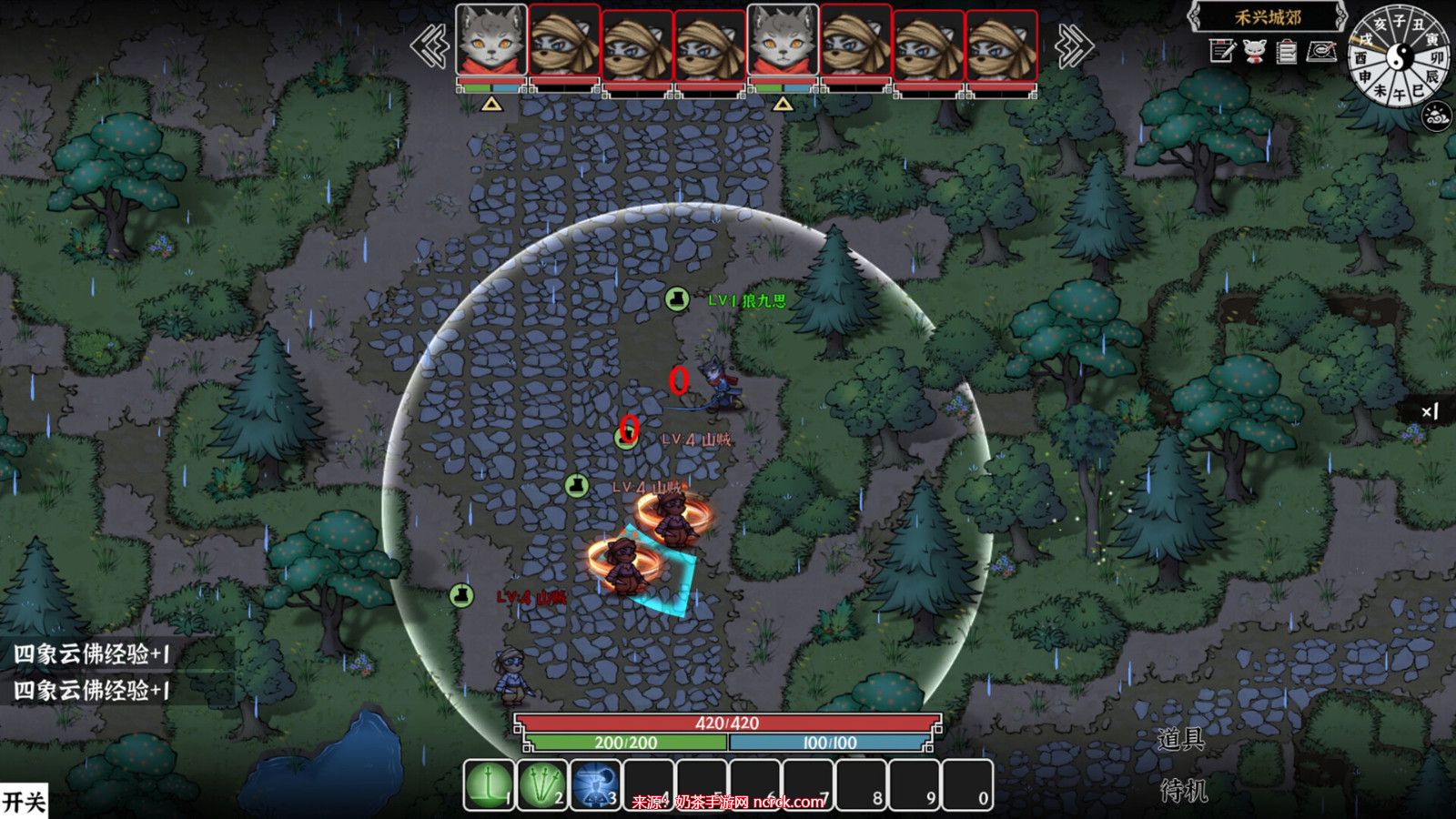The height and width of the screenshot is (819, 1456).
Task: Select the 禾兴城郊 location banner
Action: tap(1268, 17)
